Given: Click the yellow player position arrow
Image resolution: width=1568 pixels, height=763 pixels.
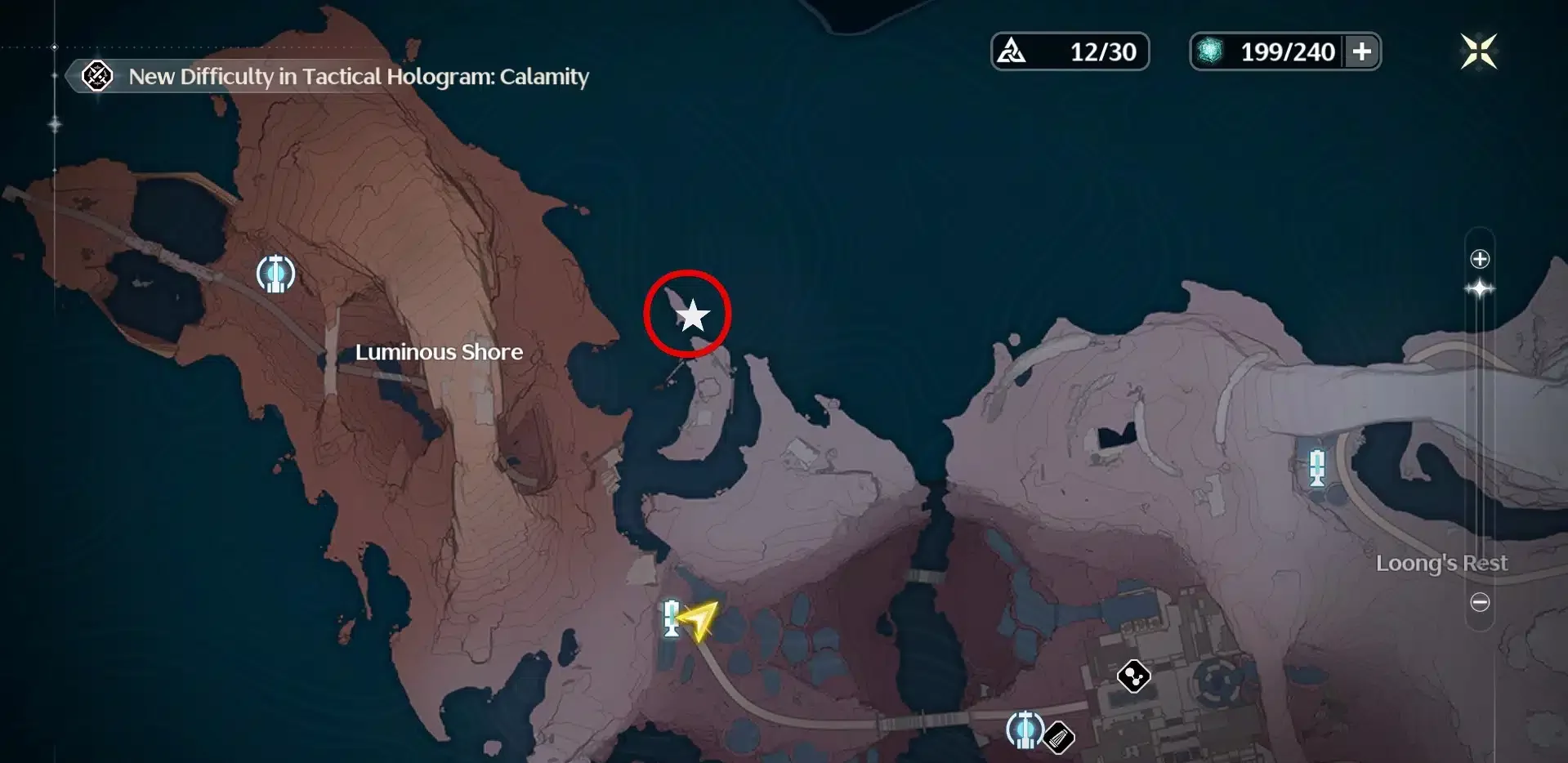Looking at the screenshot, I should [x=699, y=620].
